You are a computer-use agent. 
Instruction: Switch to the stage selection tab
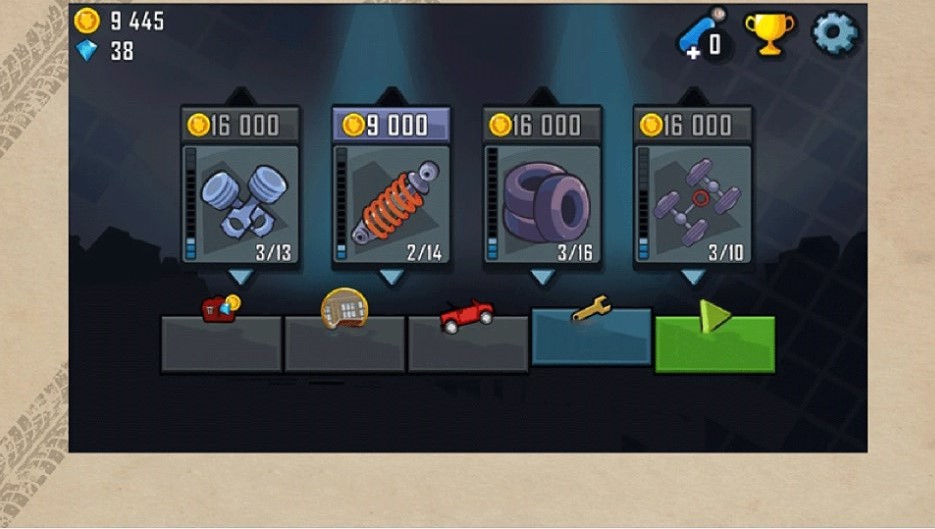(345, 341)
